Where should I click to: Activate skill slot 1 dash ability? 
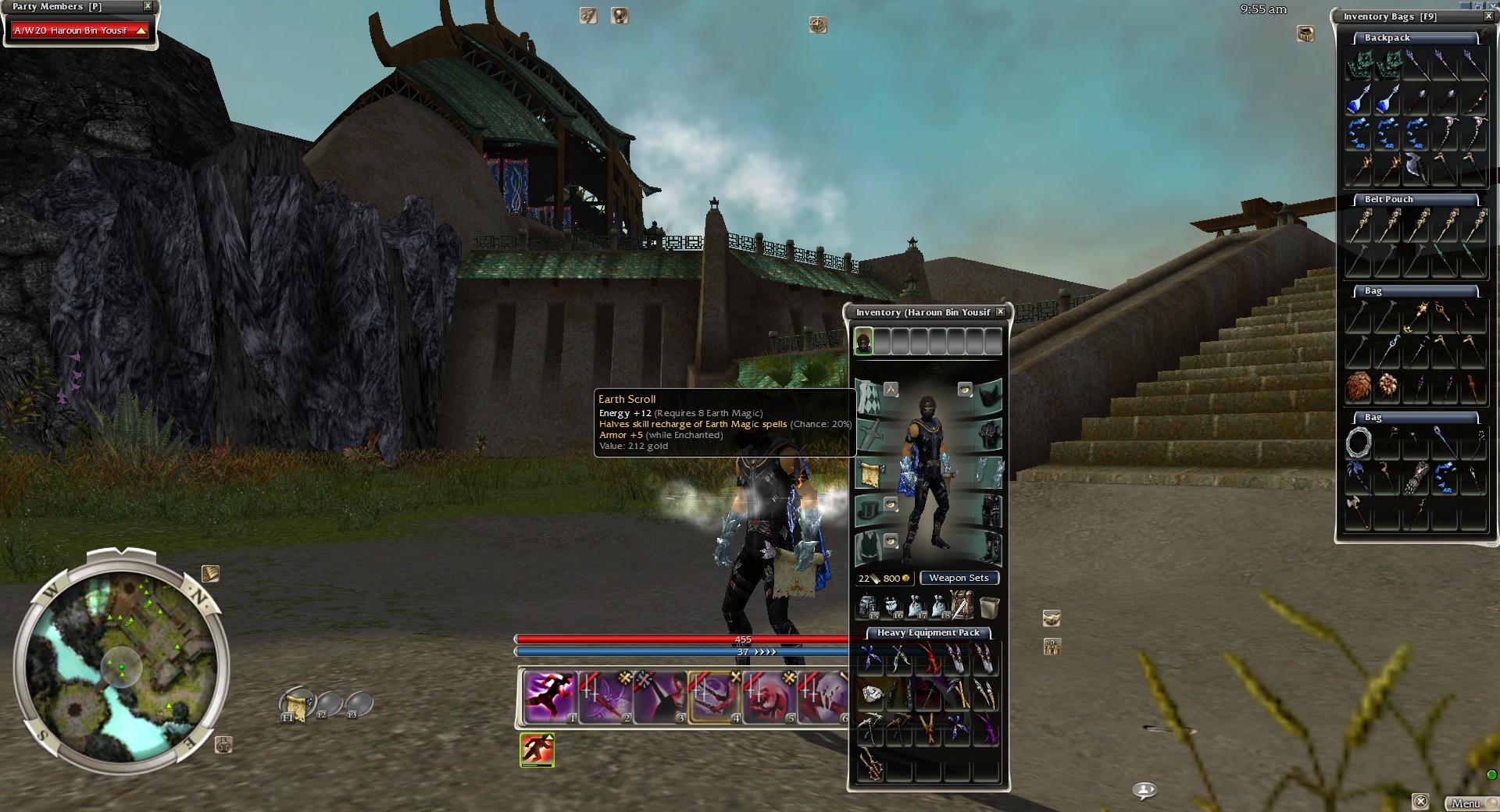(550, 696)
